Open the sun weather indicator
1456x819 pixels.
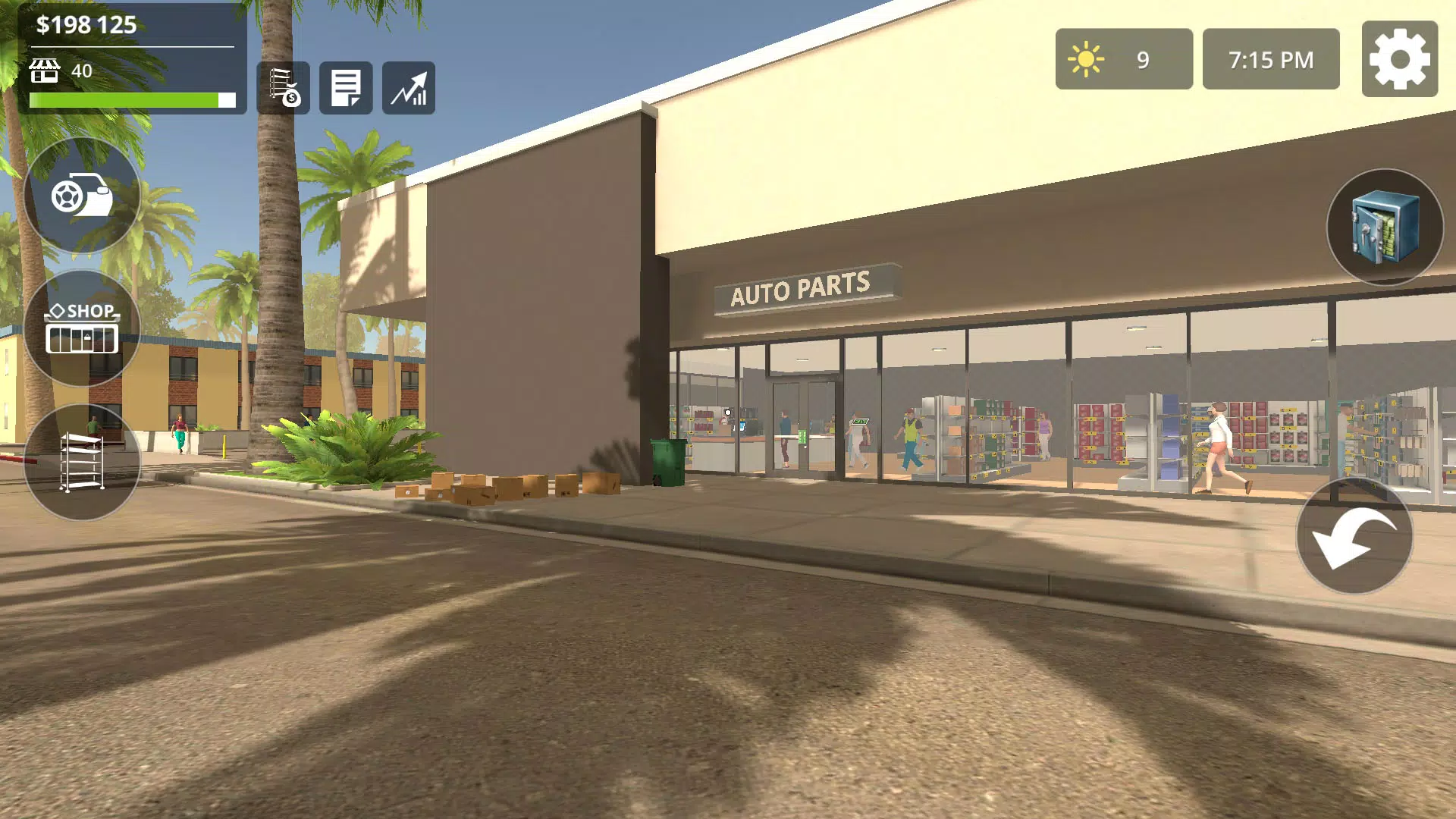[1086, 57]
